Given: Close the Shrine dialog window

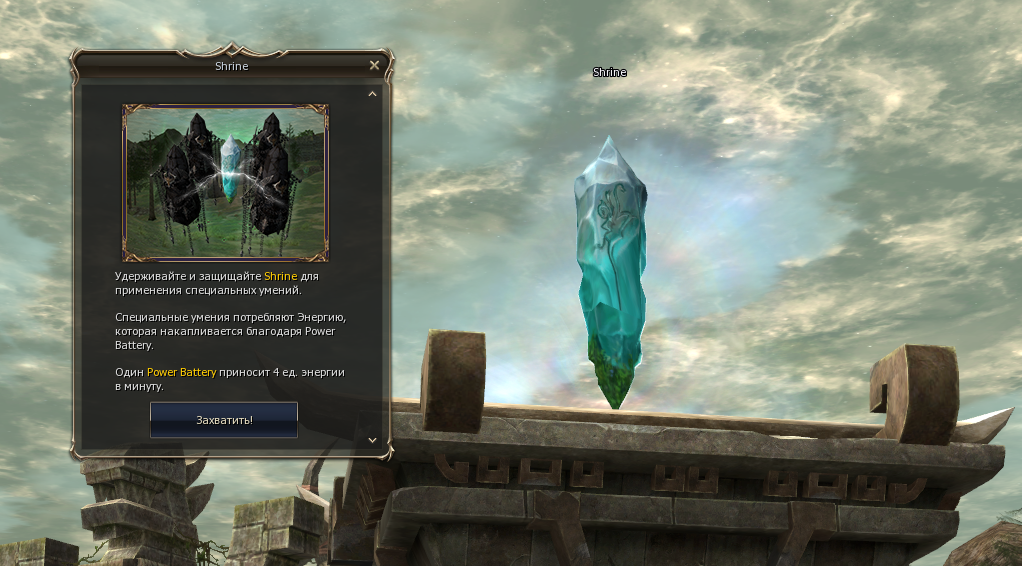Looking at the screenshot, I should [374, 66].
